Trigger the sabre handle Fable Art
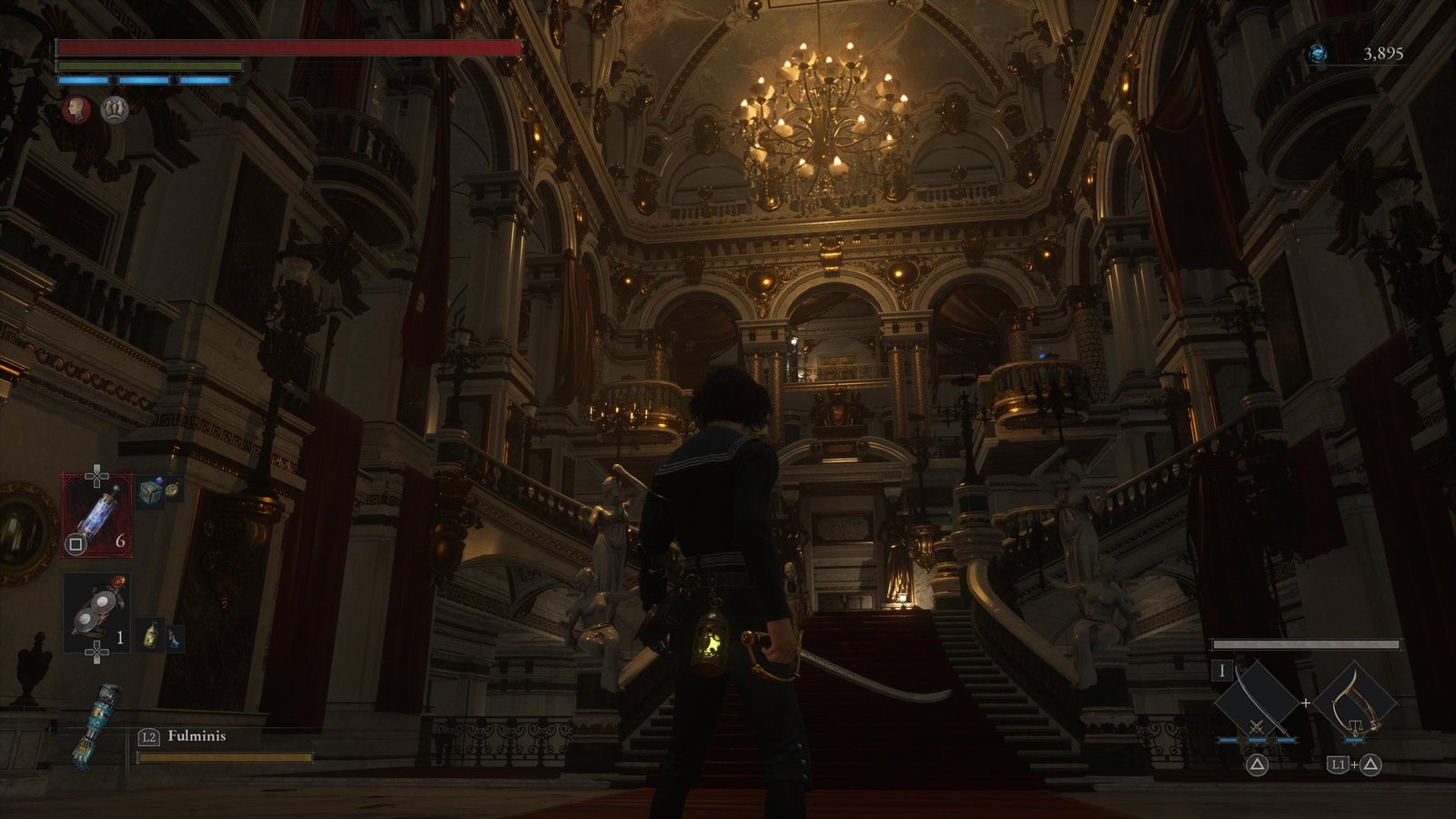 point(1356,702)
